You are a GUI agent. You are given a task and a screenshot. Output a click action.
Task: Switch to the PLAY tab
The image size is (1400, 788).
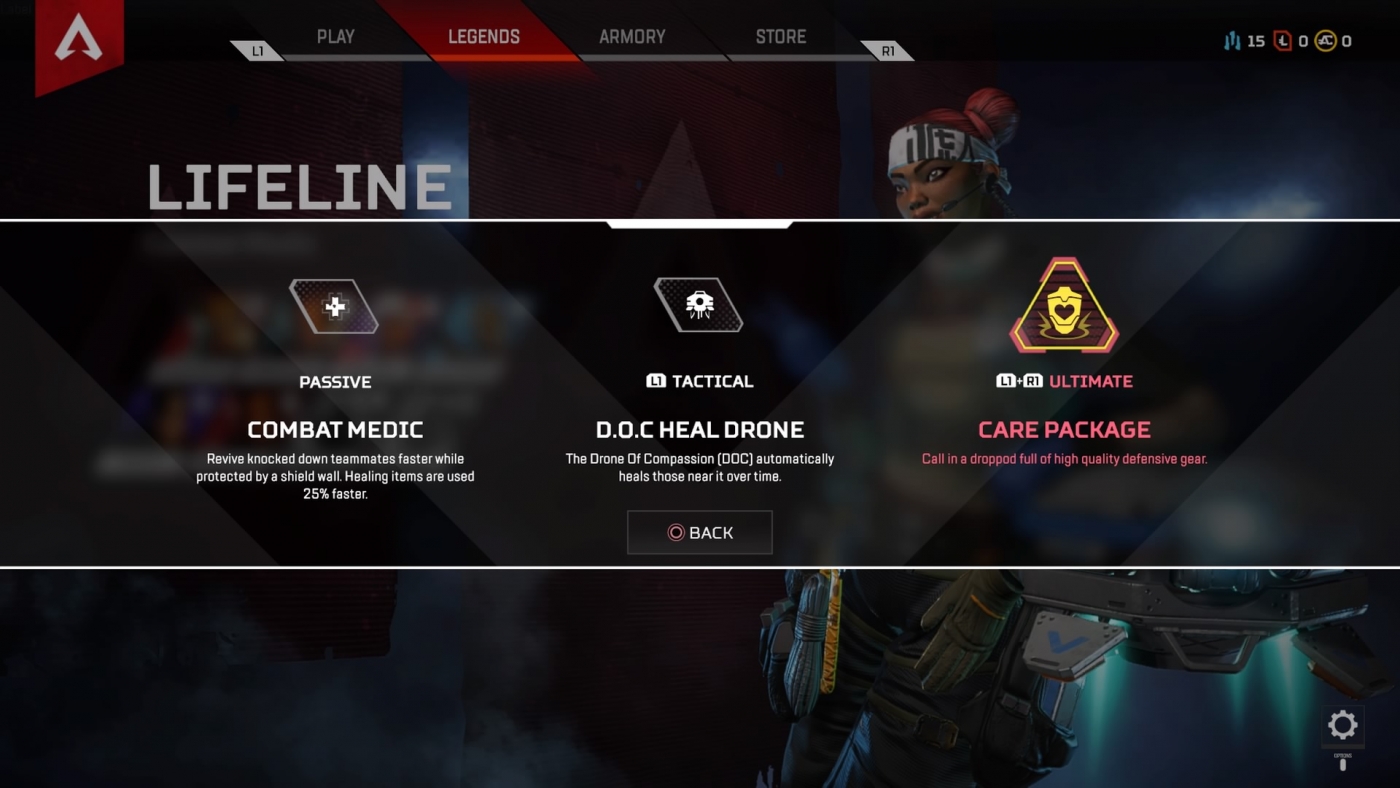(x=335, y=36)
